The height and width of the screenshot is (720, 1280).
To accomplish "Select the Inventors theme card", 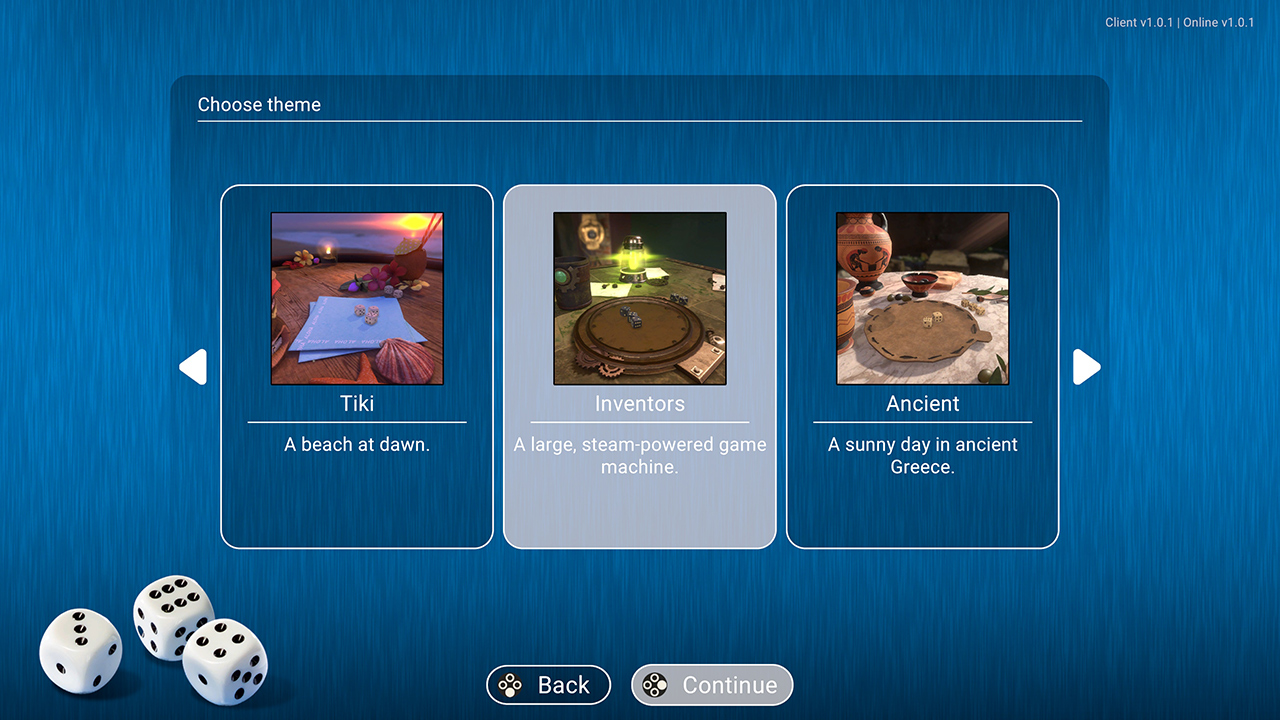I will click(639, 368).
